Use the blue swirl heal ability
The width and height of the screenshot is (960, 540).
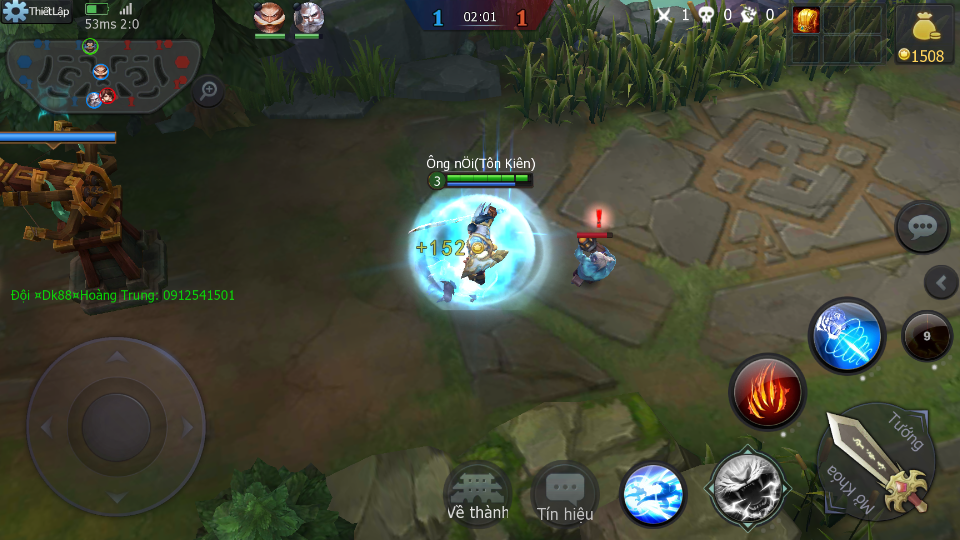point(654,494)
